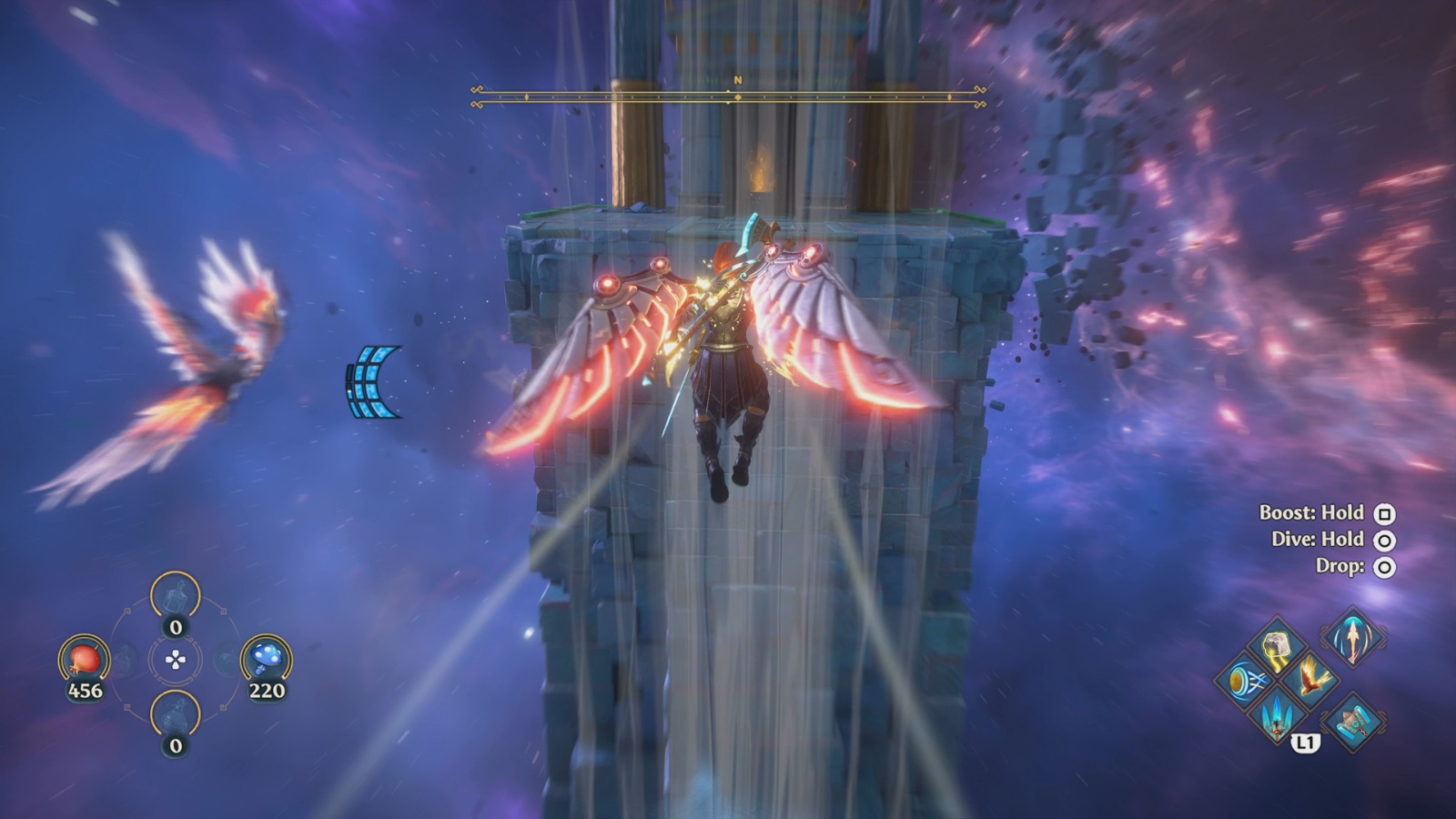1456x819 pixels.
Task: Click the blue segmented stamina arc
Action: pyautogui.click(x=373, y=382)
